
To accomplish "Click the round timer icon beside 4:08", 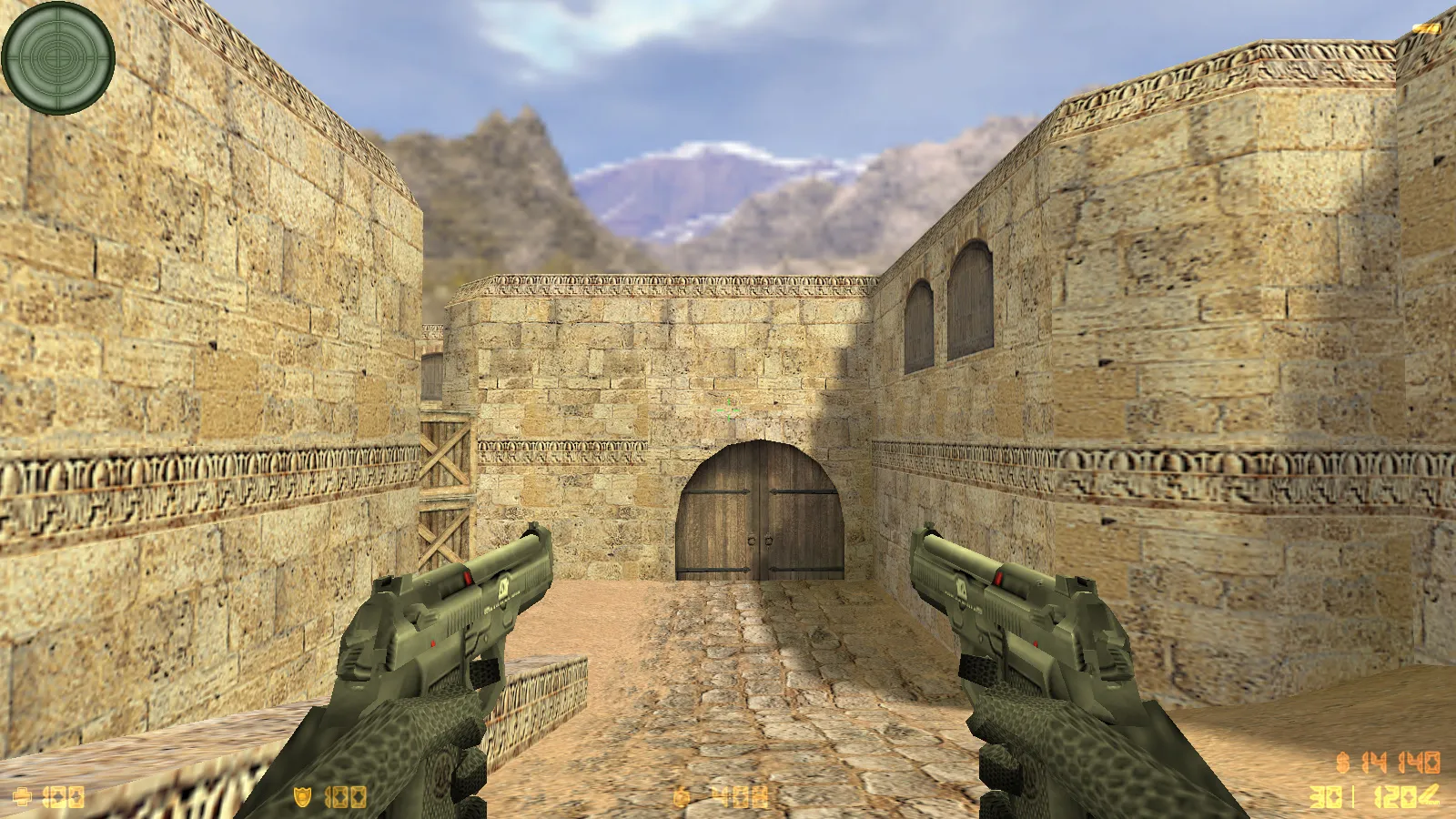I will coord(681,798).
